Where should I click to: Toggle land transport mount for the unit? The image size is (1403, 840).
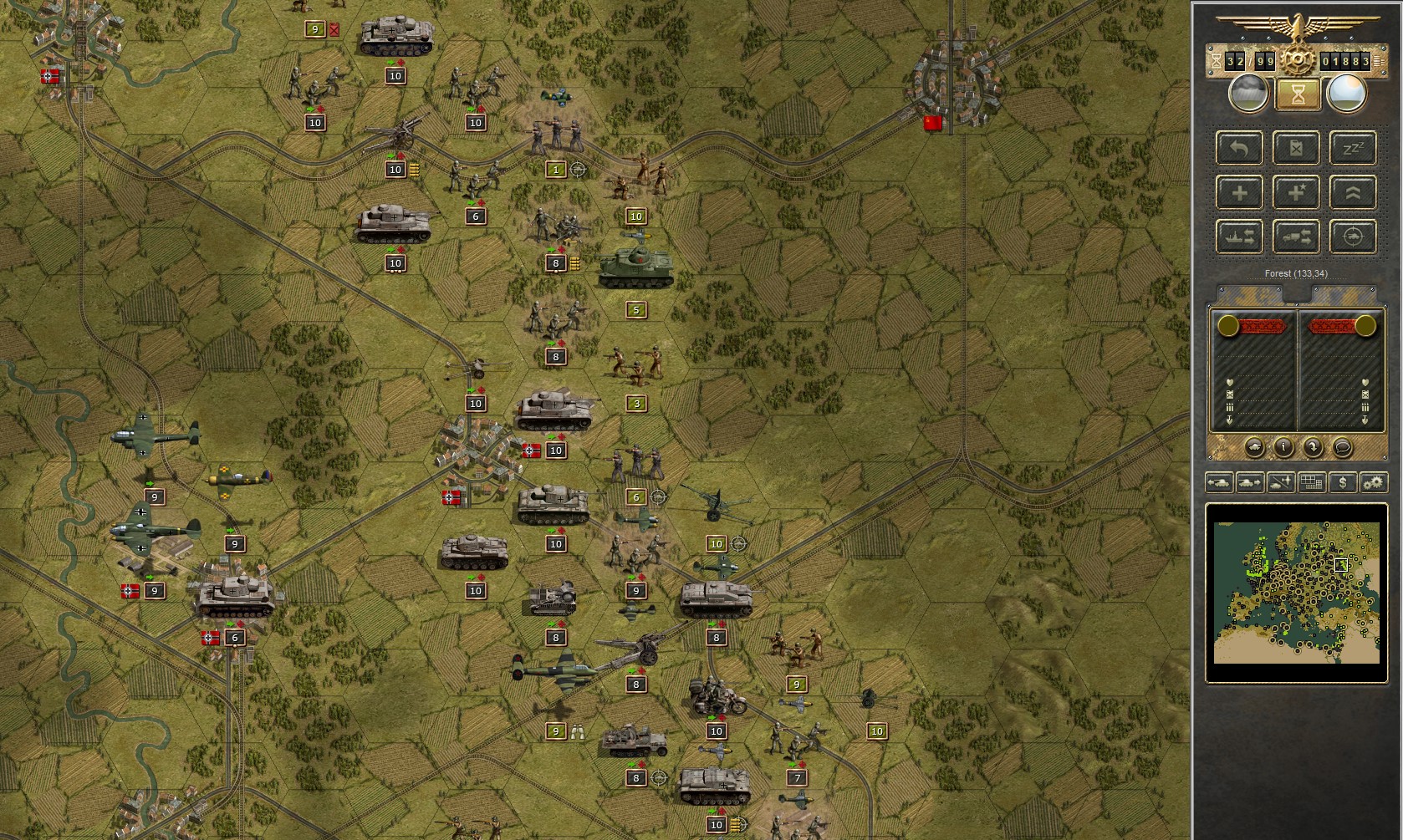tap(1296, 237)
